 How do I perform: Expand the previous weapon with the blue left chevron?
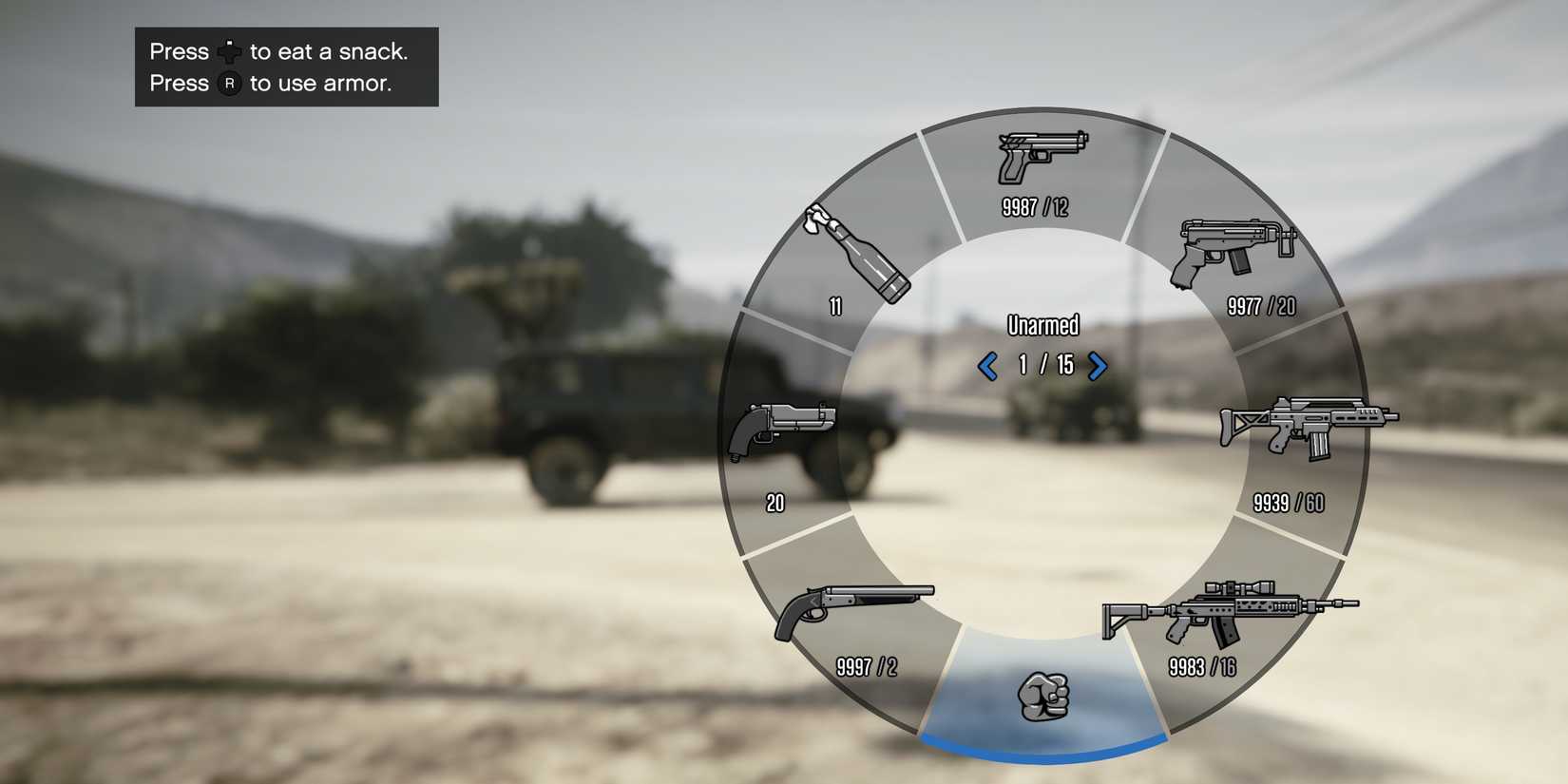(x=988, y=366)
